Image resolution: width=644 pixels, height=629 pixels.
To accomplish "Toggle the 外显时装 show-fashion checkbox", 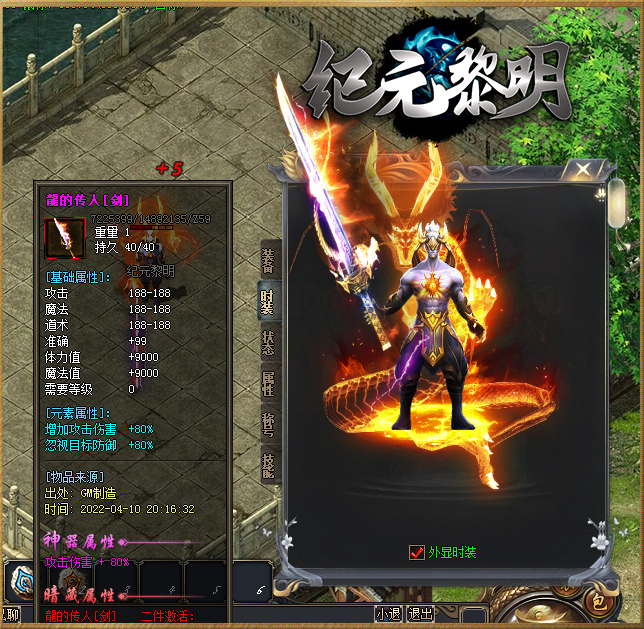I will coord(417,552).
